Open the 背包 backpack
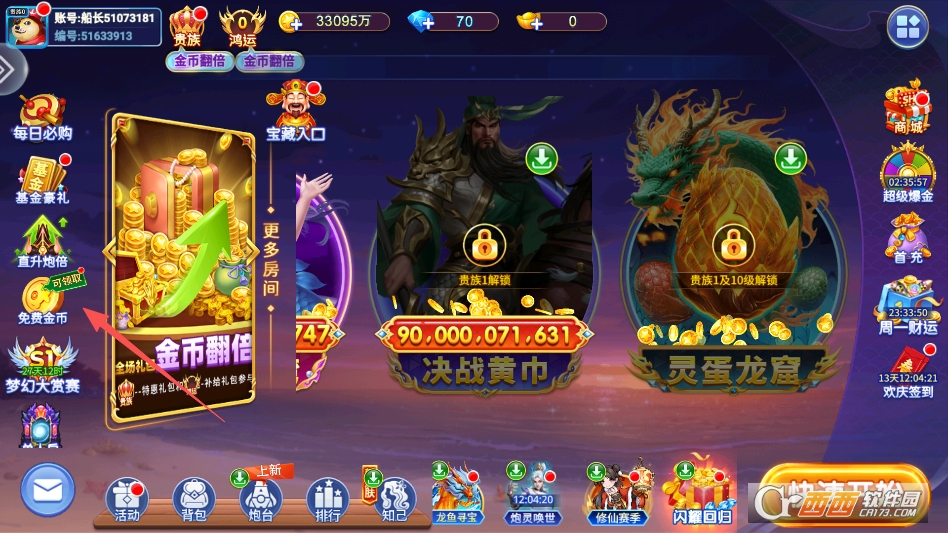 [x=194, y=499]
